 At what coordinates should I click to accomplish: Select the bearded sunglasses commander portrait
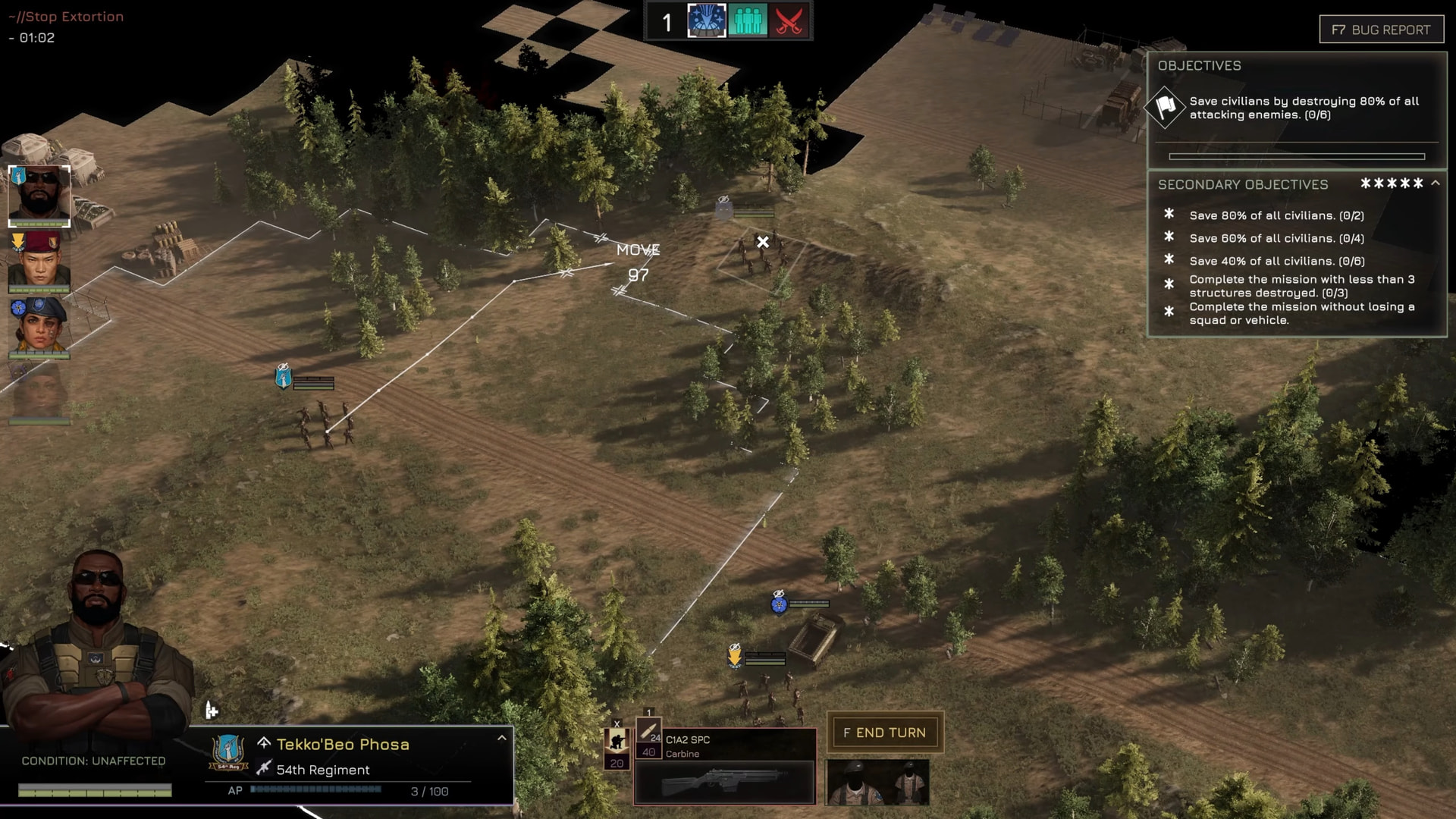39,196
